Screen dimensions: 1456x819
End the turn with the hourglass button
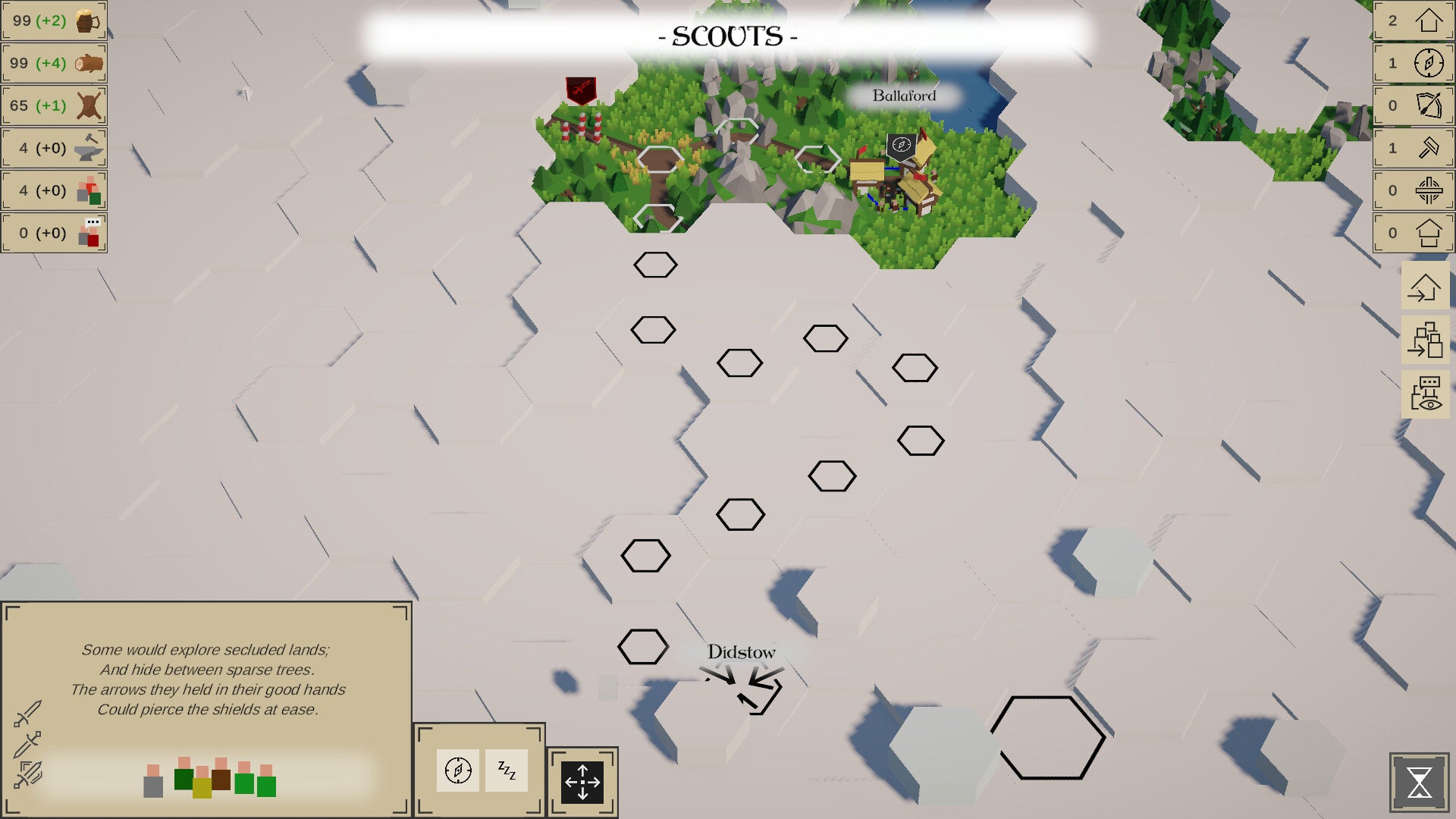[1419, 782]
